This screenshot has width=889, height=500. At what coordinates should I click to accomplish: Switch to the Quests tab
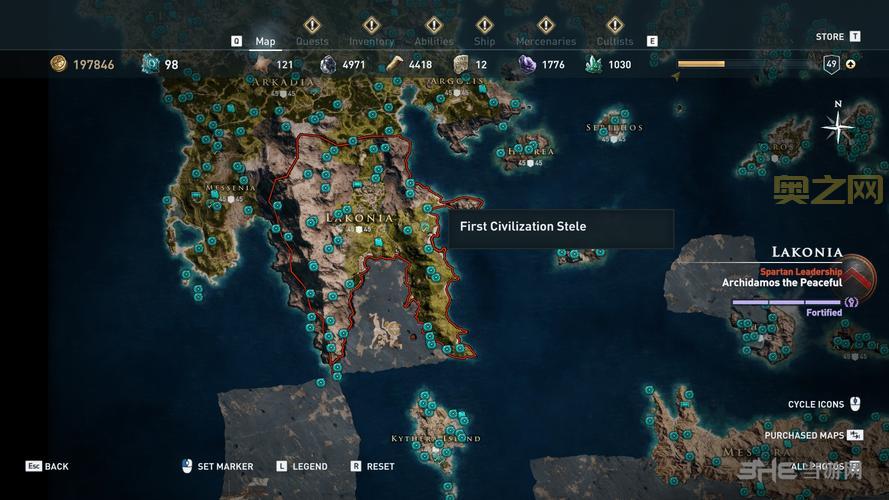click(x=312, y=41)
